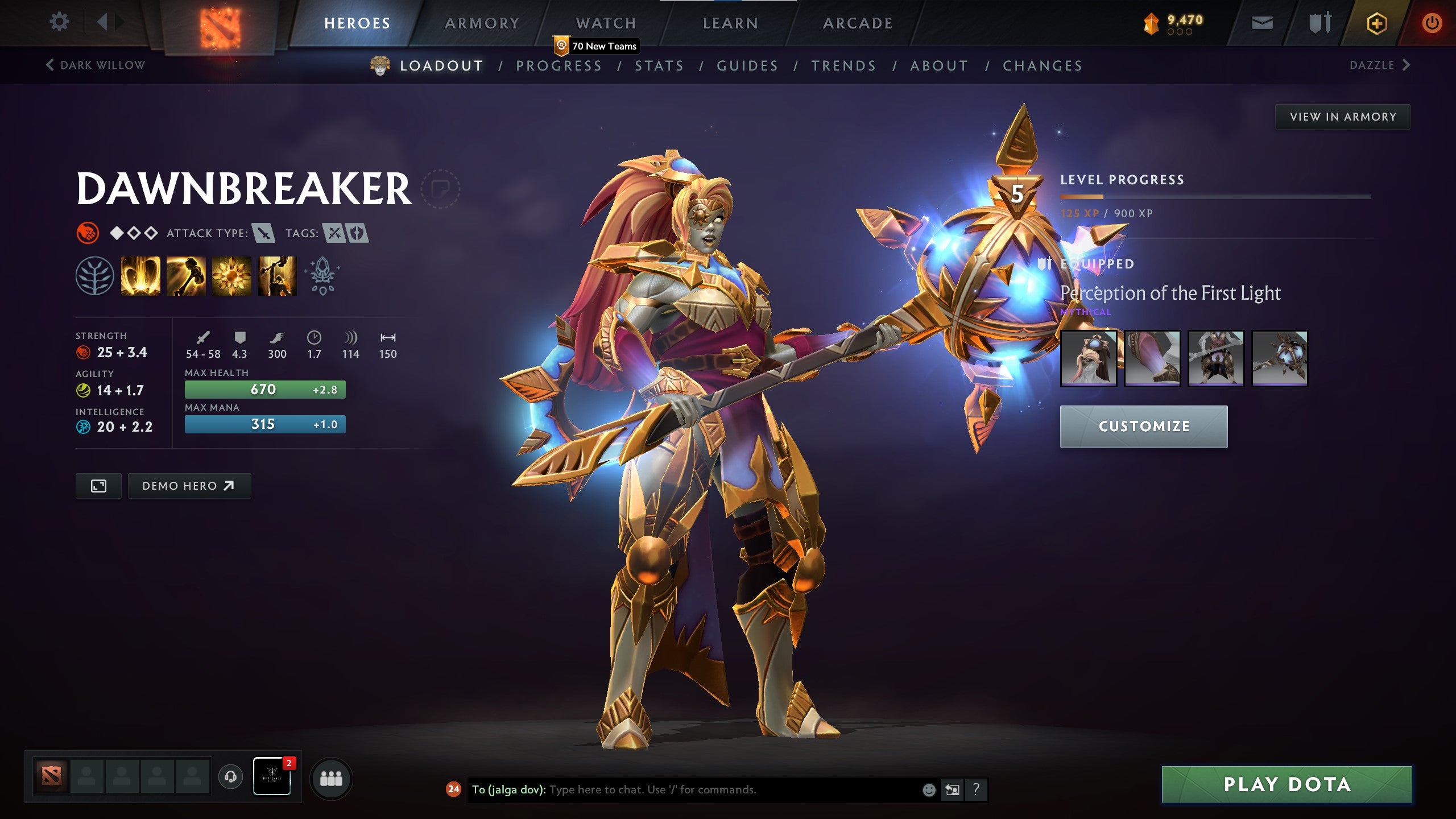Open the Arcade menu
Screen dimensions: 1456x819
pos(857,23)
